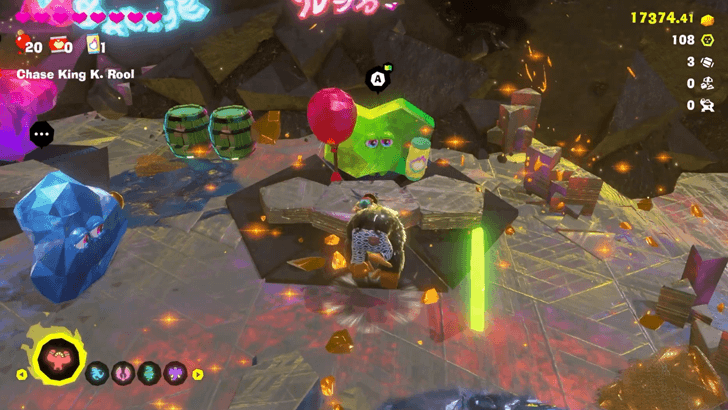This screenshot has width=728, height=410.
Task: Cycle transformations with the left yellow arrow
Action: [22, 374]
